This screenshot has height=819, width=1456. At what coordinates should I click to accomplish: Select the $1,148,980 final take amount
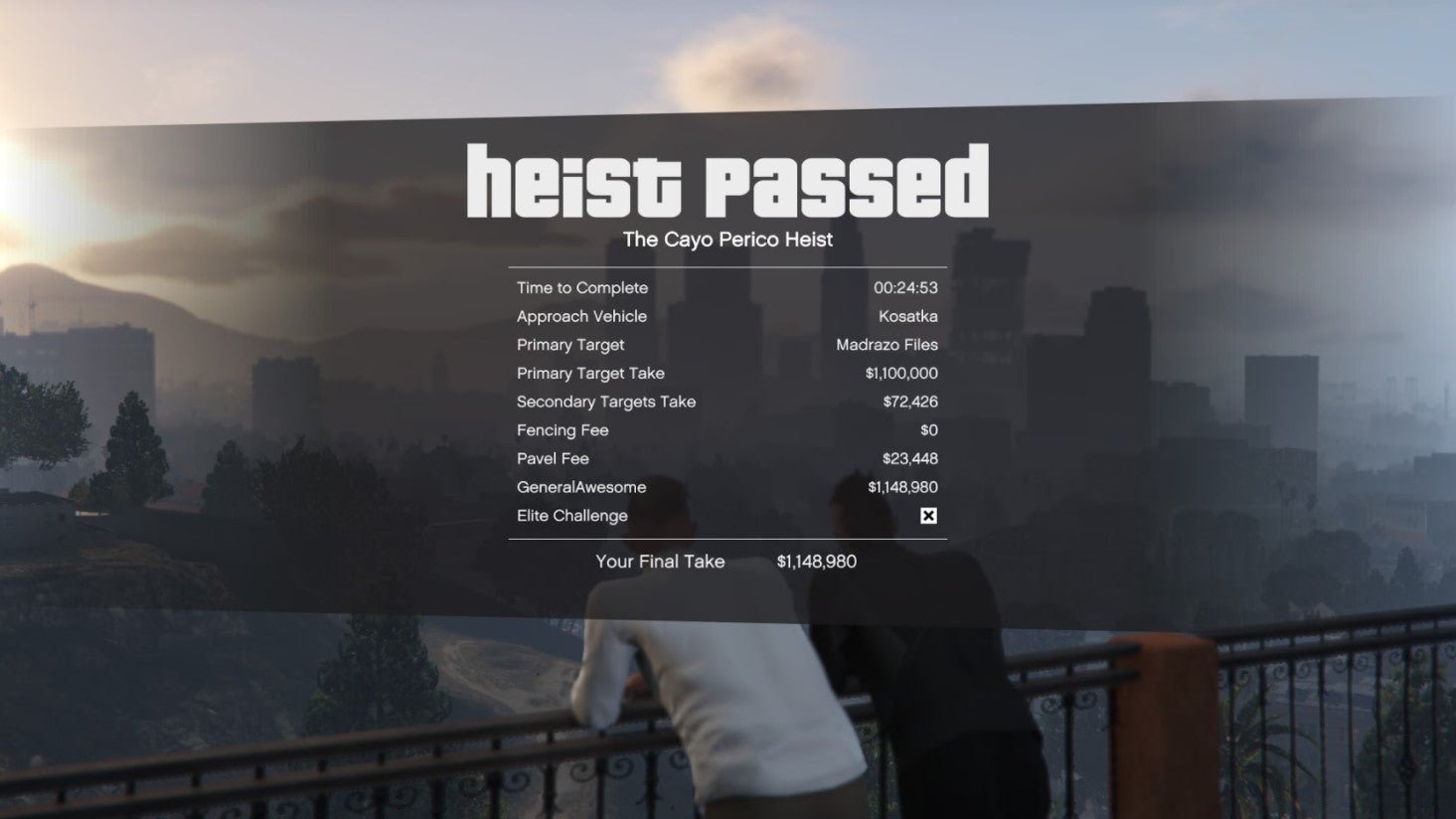tap(817, 561)
